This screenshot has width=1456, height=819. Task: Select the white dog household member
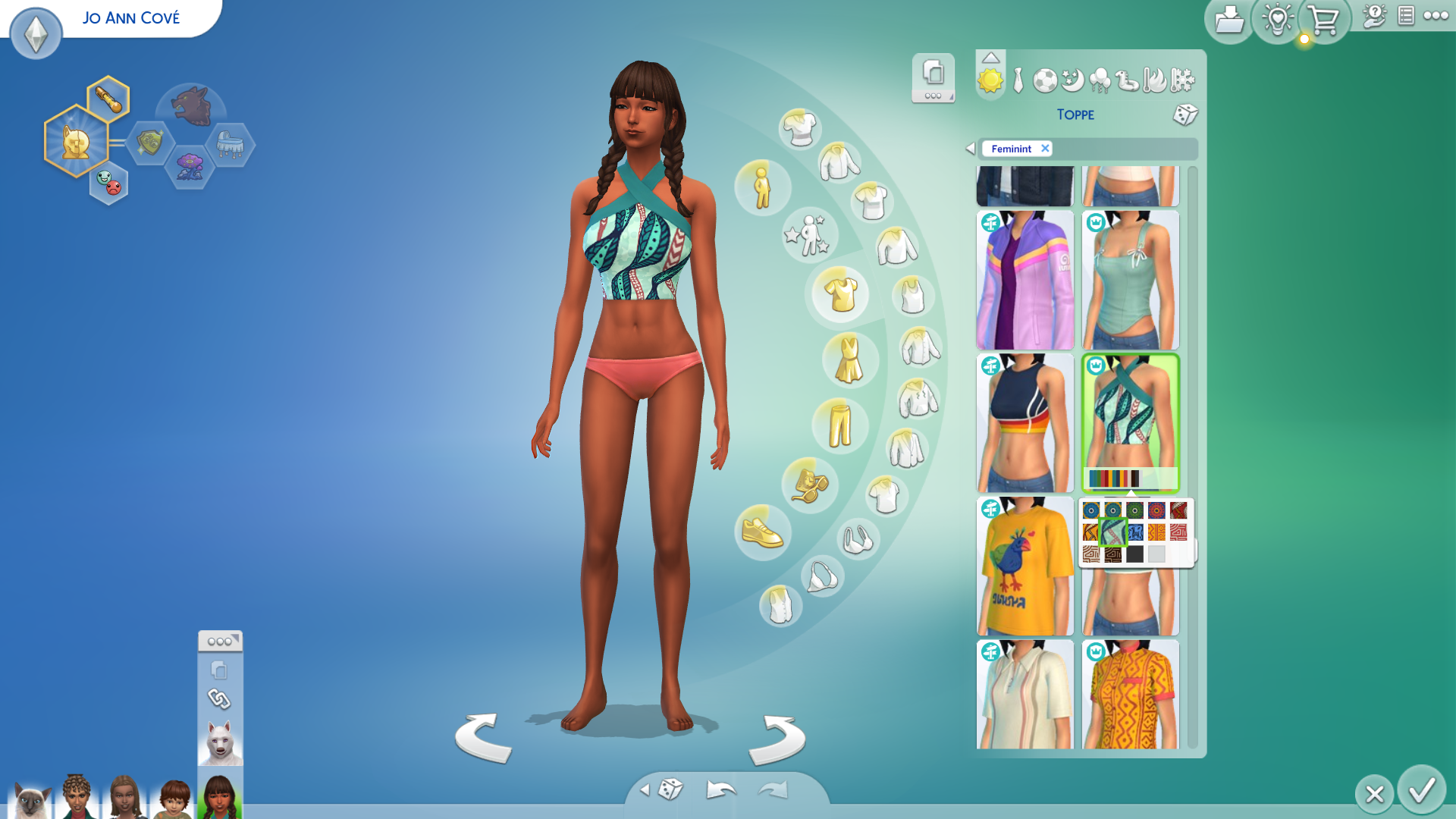coord(220,742)
